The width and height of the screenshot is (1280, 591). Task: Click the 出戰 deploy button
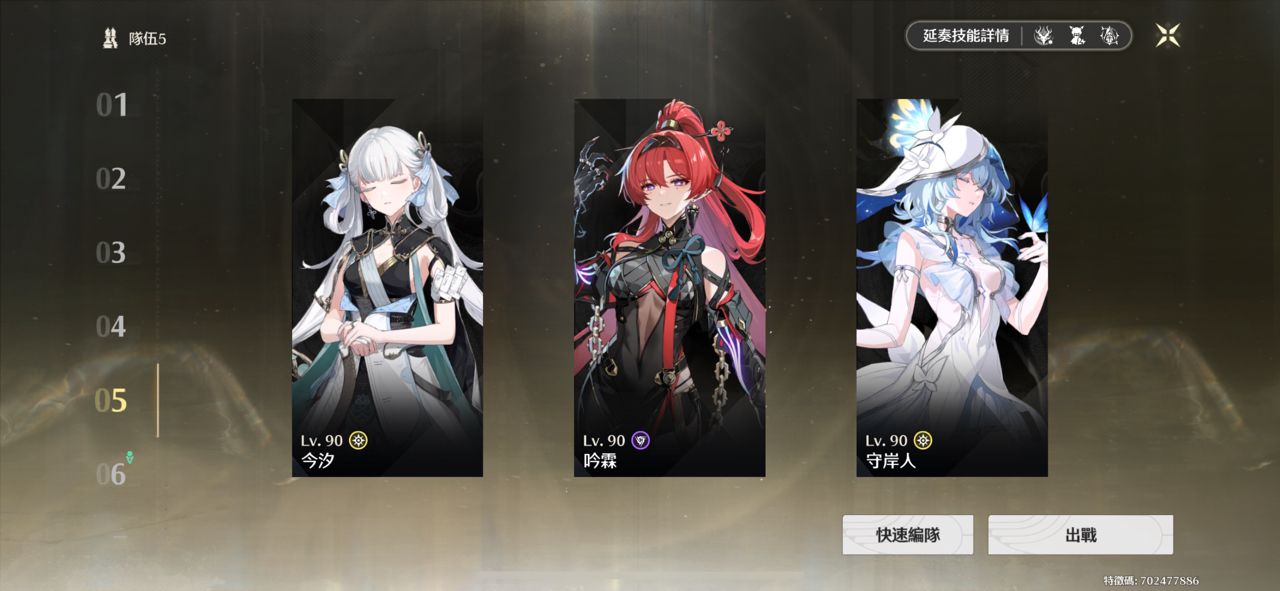click(1080, 535)
